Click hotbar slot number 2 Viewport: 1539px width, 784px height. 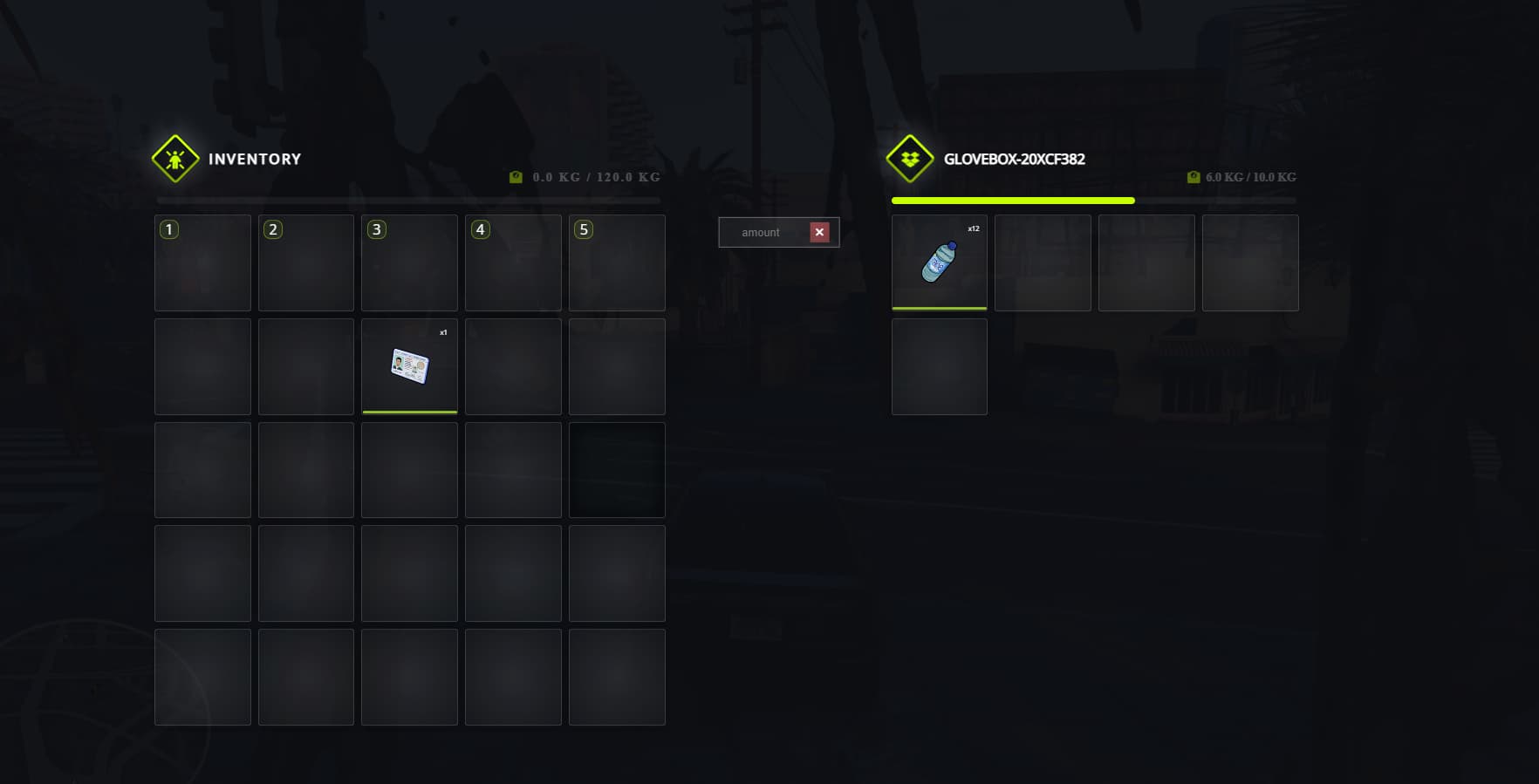tap(305, 262)
